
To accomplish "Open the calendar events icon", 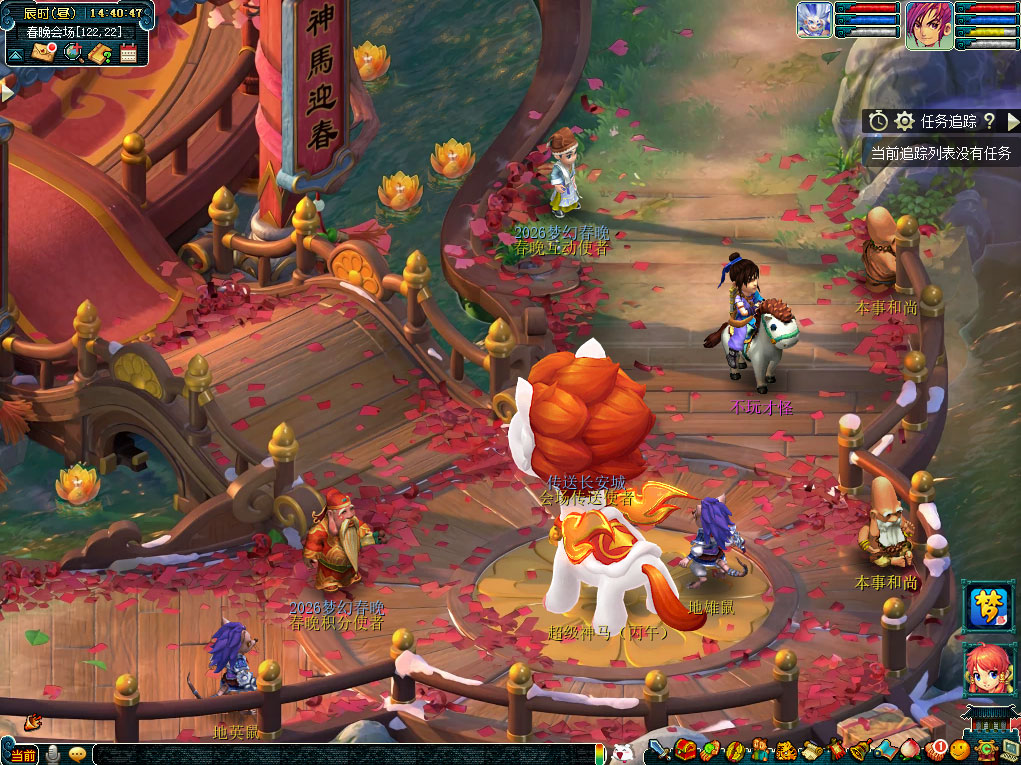I will click(x=128, y=53).
